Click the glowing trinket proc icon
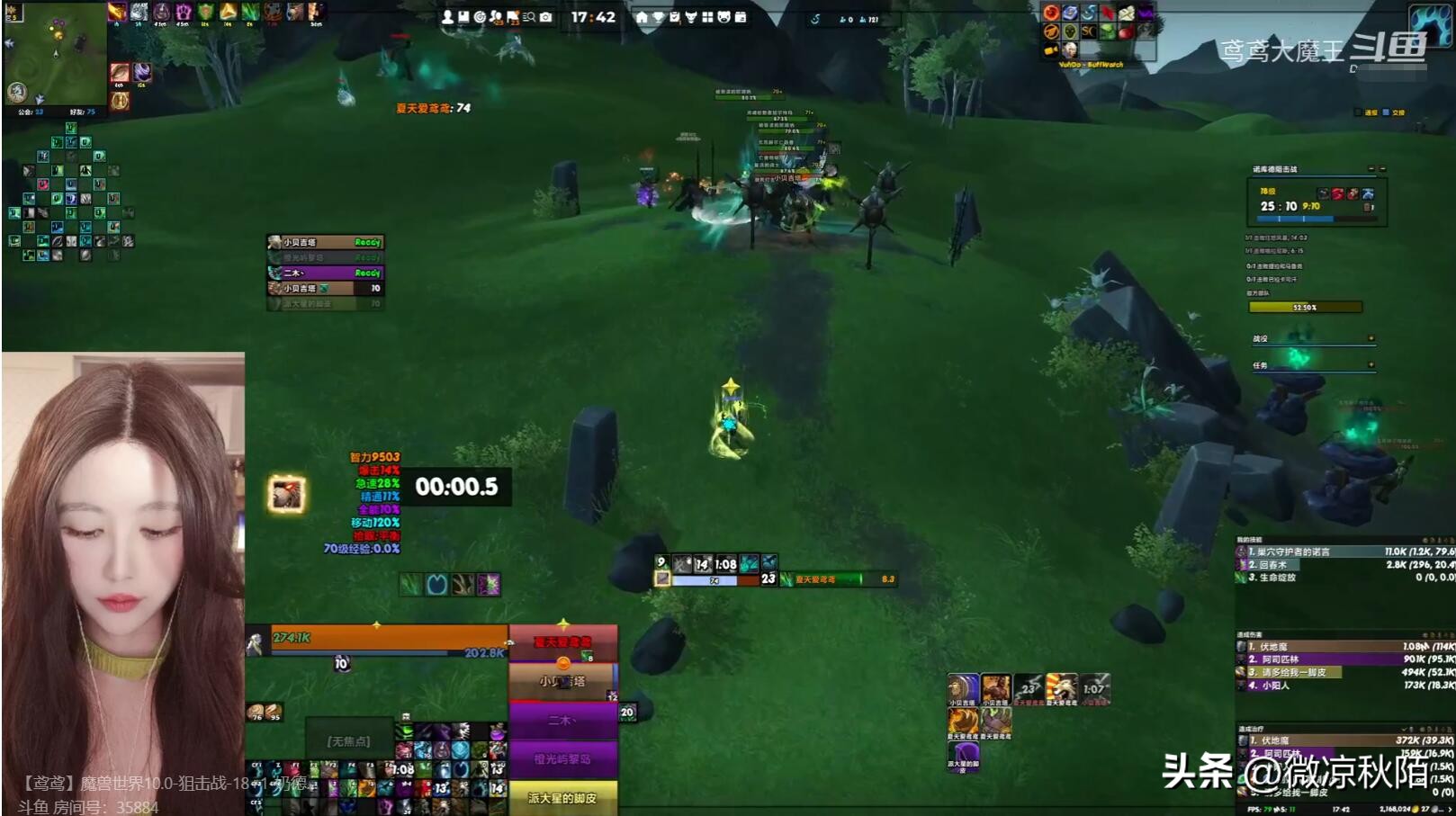Image resolution: width=1456 pixels, height=816 pixels. (x=287, y=494)
